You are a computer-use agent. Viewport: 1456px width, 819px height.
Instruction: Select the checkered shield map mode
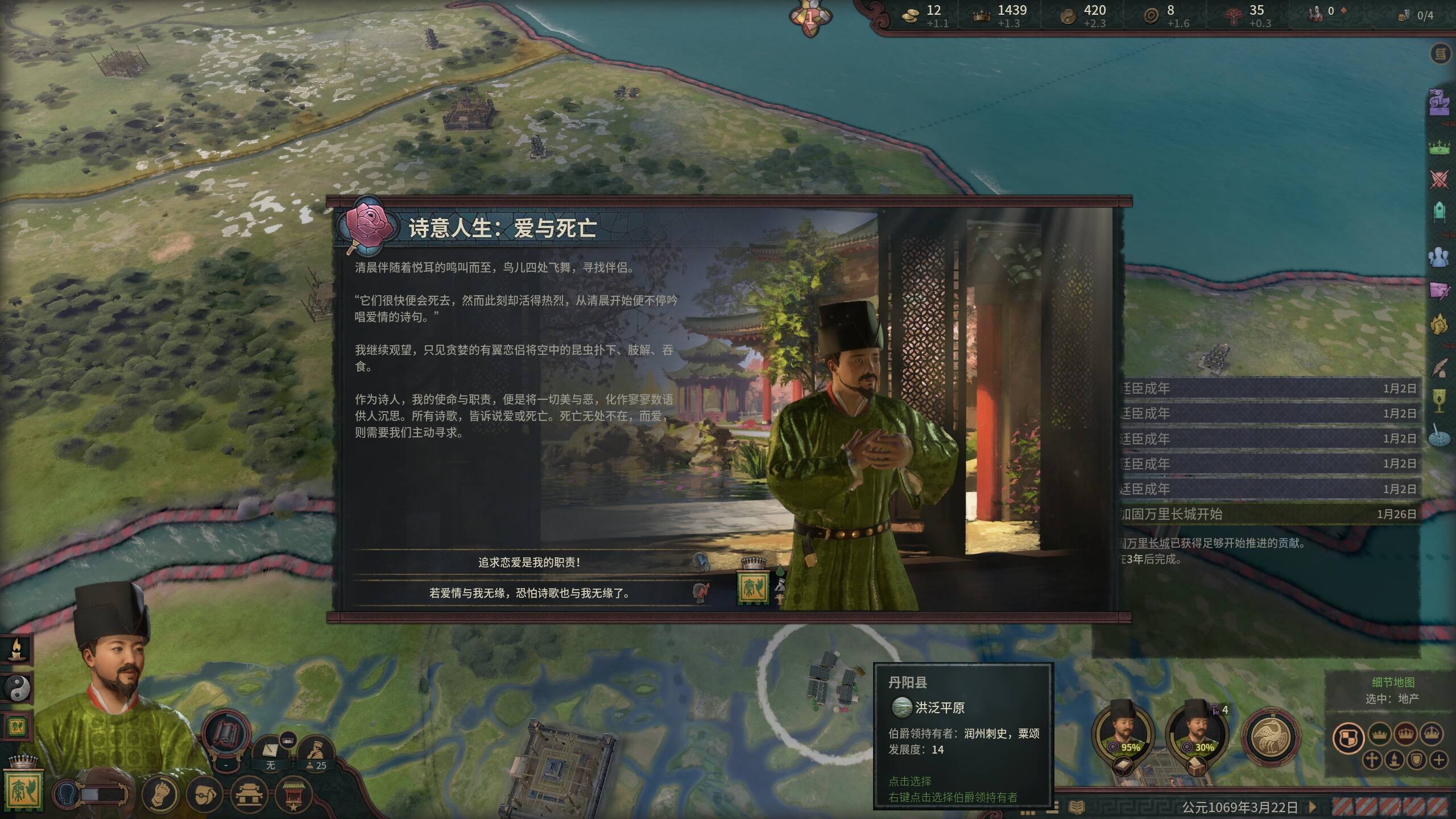[1349, 738]
